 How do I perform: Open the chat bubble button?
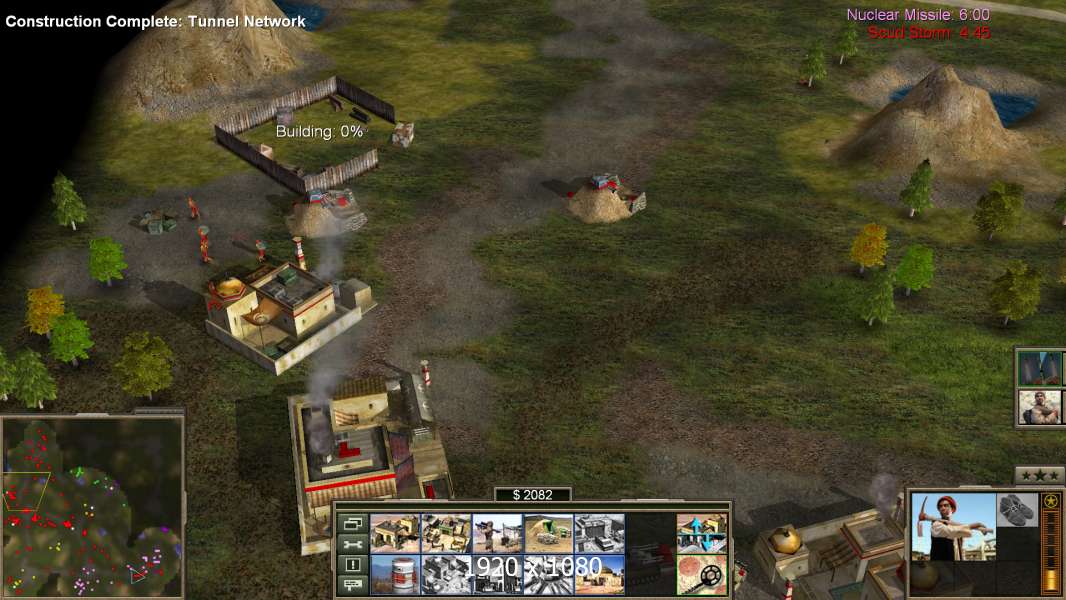click(352, 585)
